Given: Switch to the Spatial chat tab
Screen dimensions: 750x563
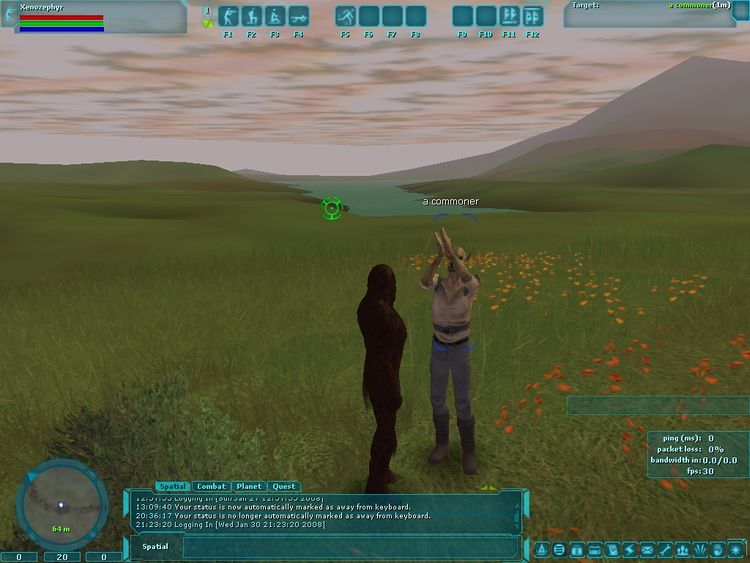Looking at the screenshot, I should (x=173, y=487).
